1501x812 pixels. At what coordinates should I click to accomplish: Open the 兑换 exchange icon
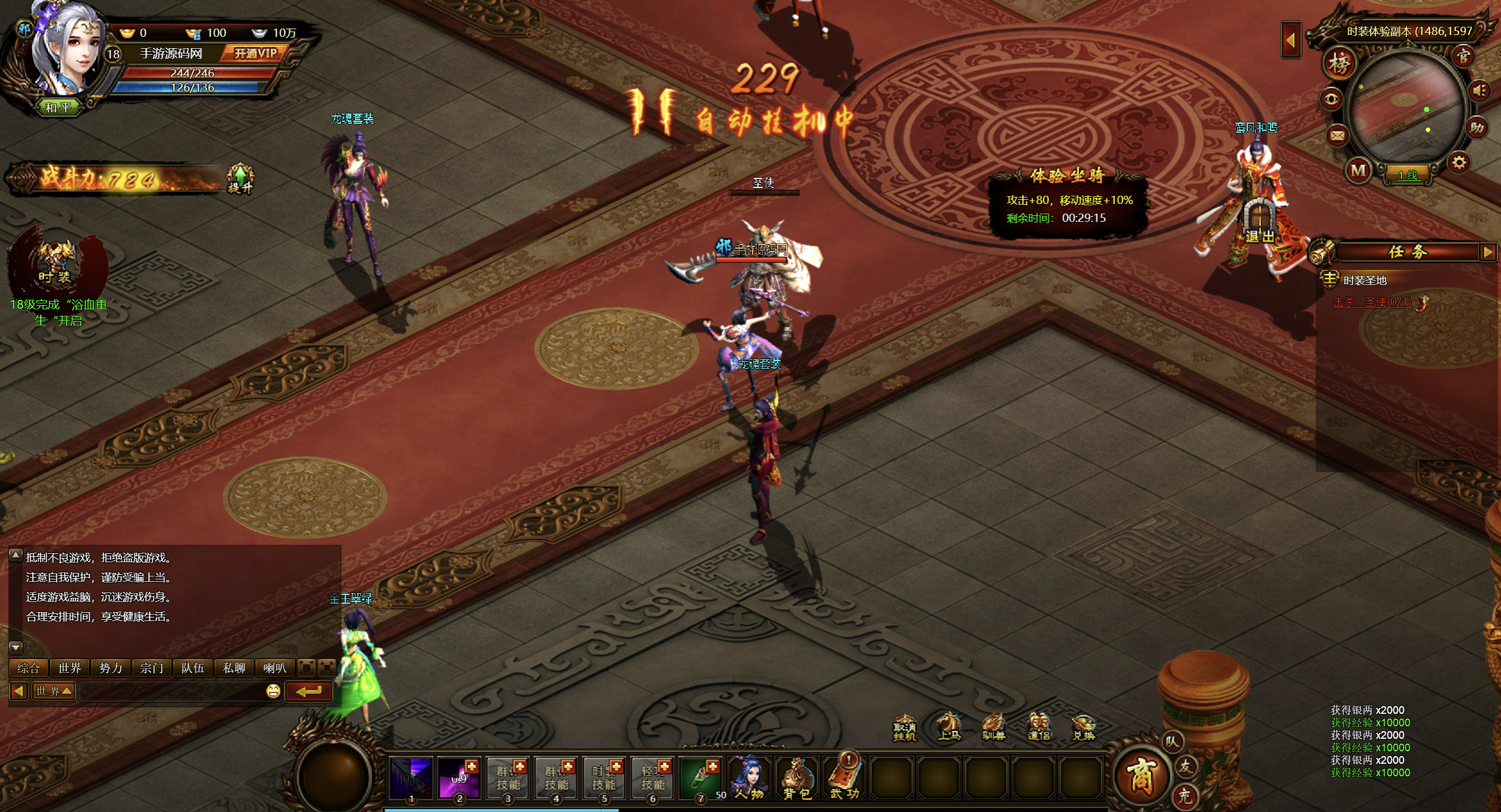click(x=1083, y=727)
